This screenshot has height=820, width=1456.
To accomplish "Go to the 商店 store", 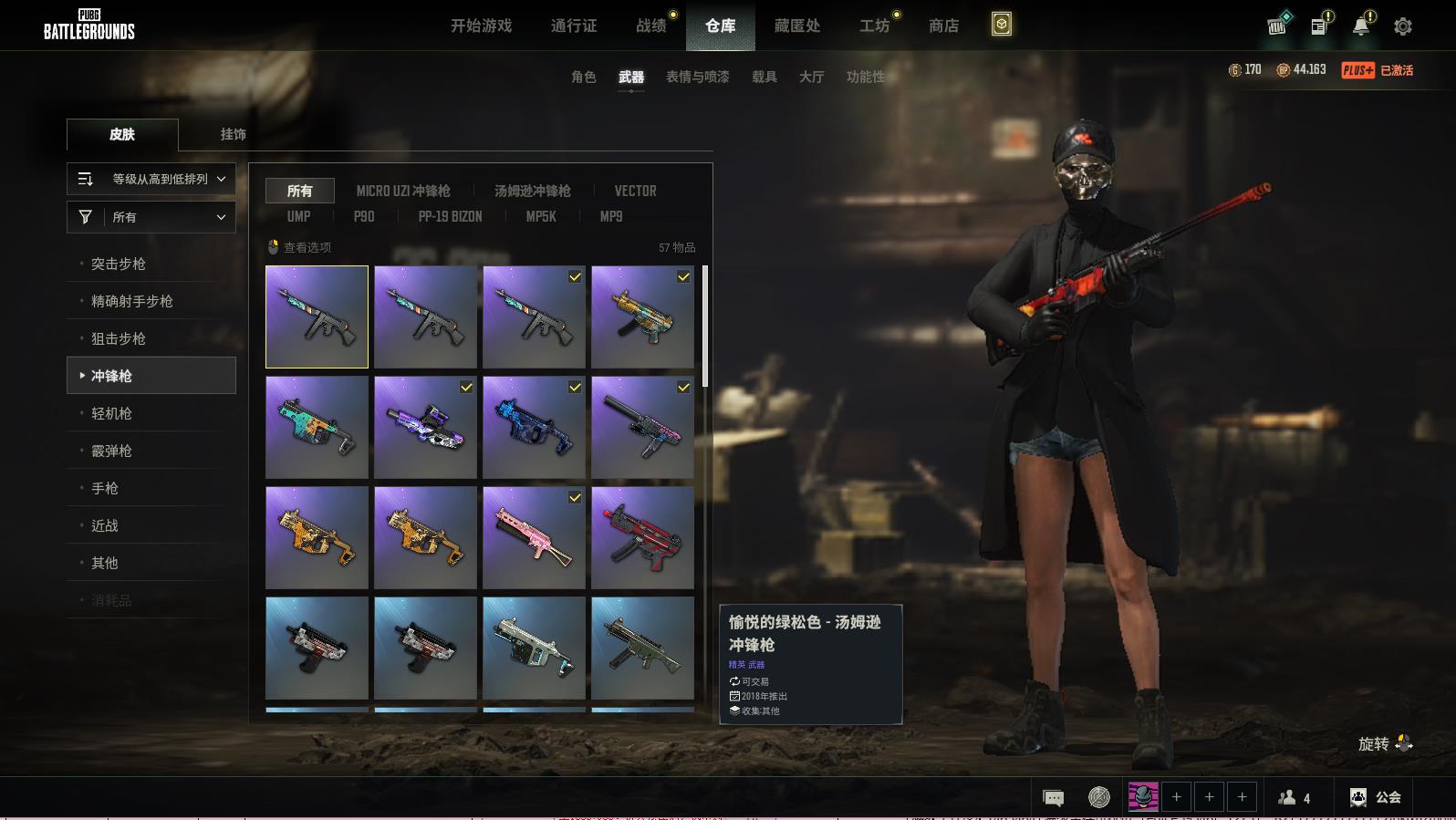I will coord(943,26).
